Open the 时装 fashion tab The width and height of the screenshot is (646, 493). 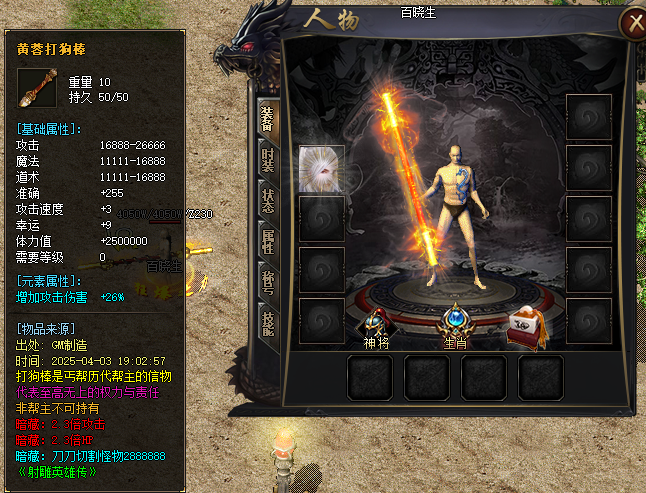[267, 159]
